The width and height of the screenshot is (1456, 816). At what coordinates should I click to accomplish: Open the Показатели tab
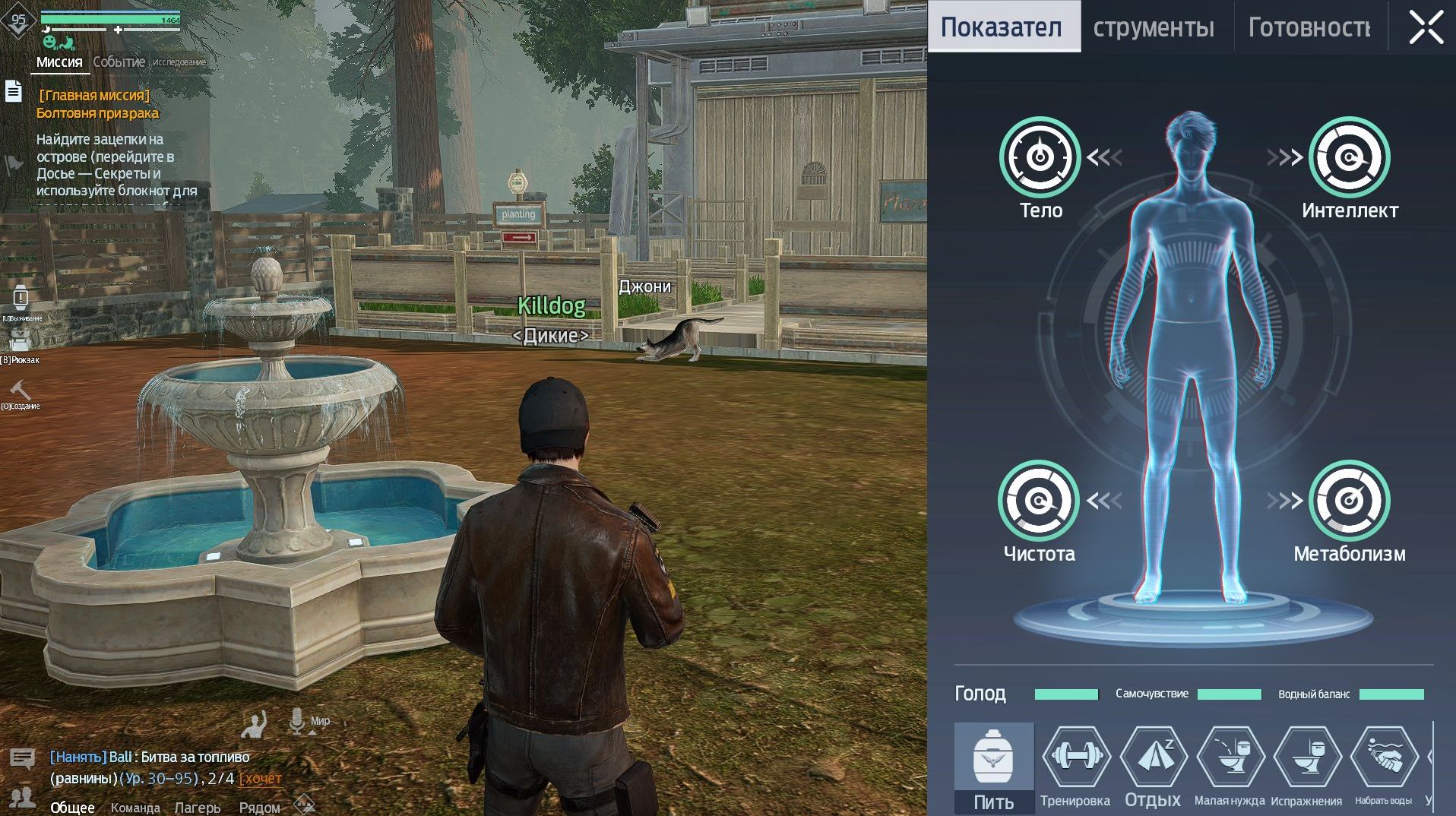(x=1002, y=27)
